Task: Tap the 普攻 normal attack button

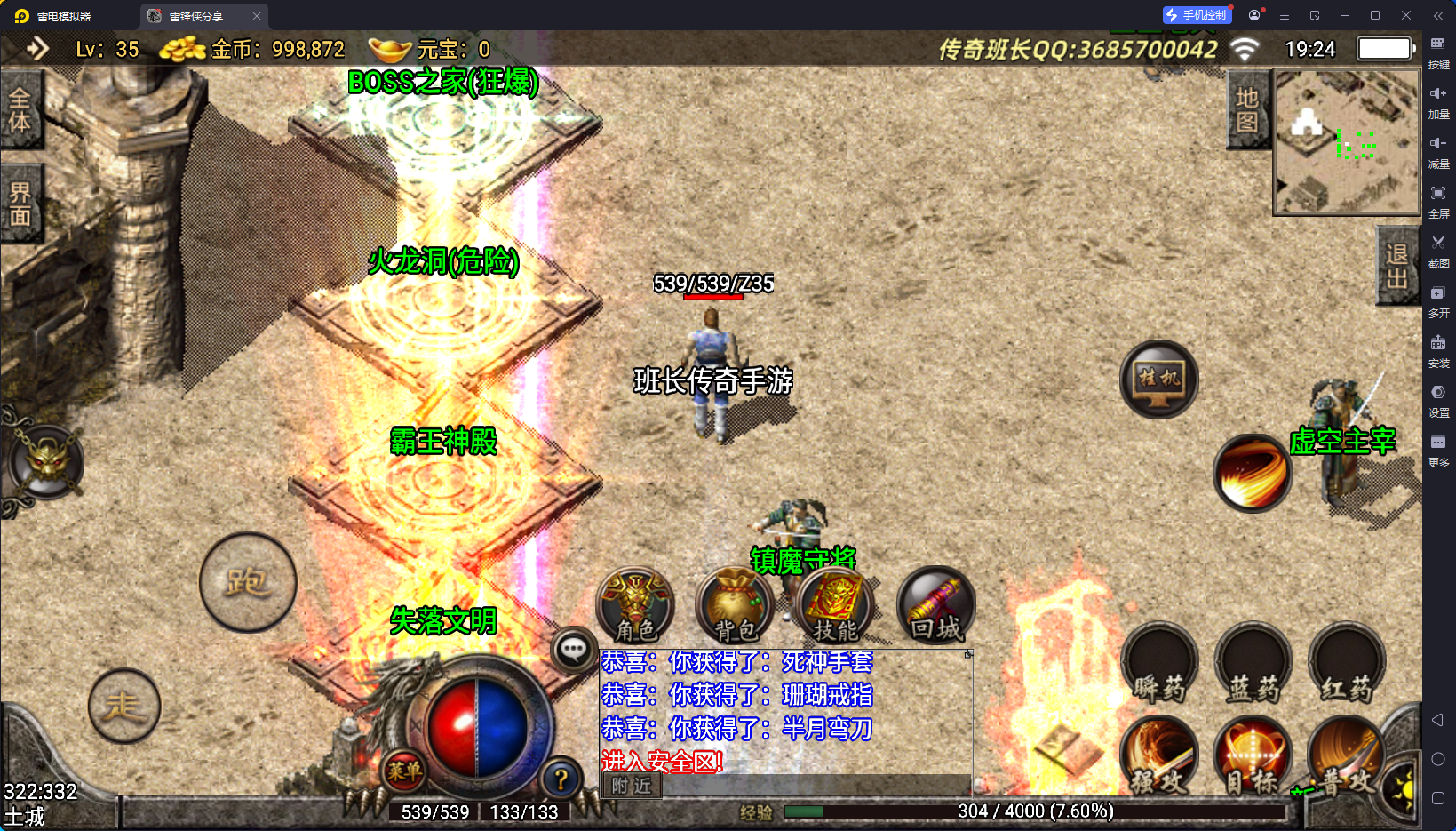Action: 1345,758
